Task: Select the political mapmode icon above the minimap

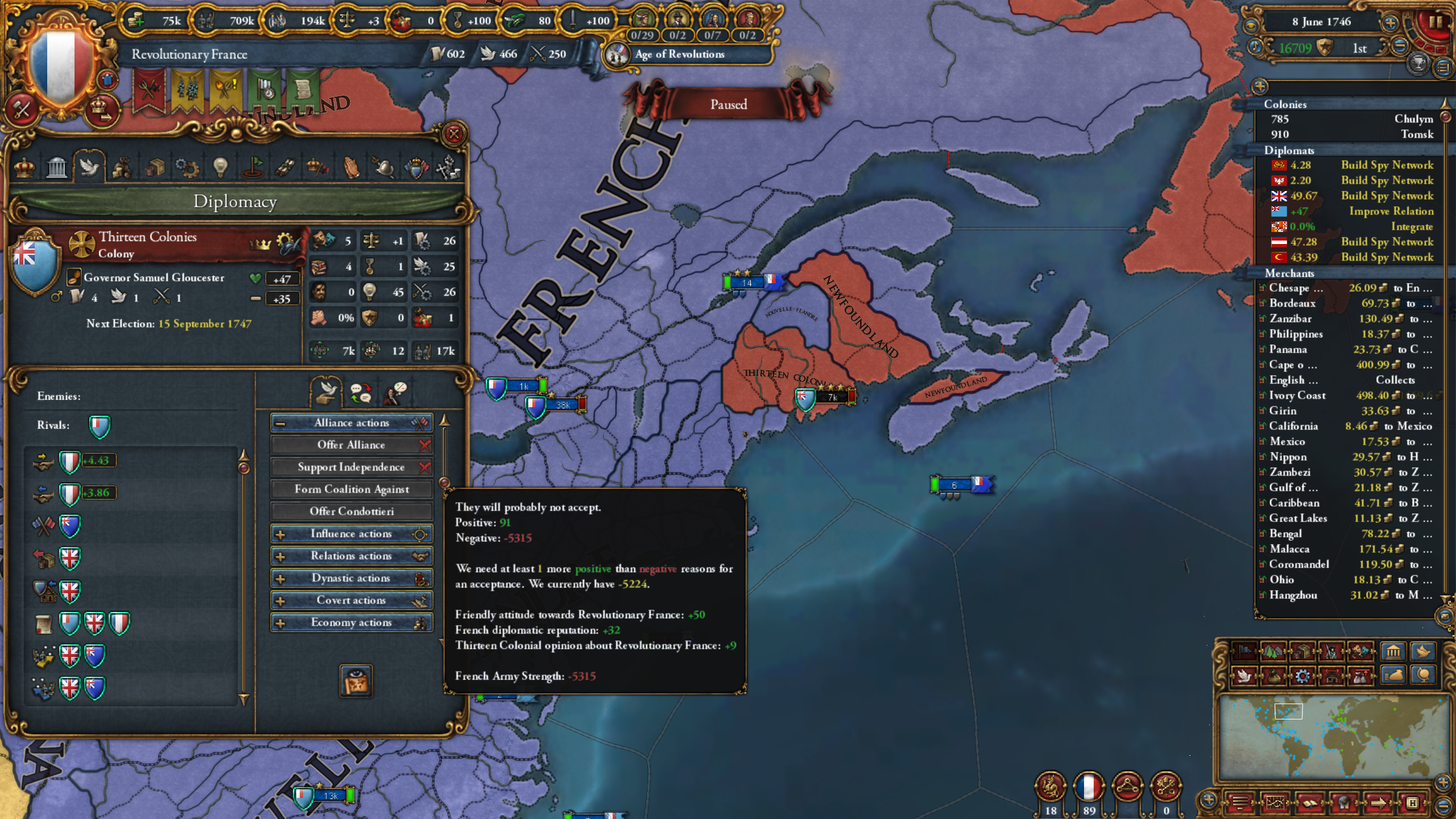Action: coord(1243,652)
